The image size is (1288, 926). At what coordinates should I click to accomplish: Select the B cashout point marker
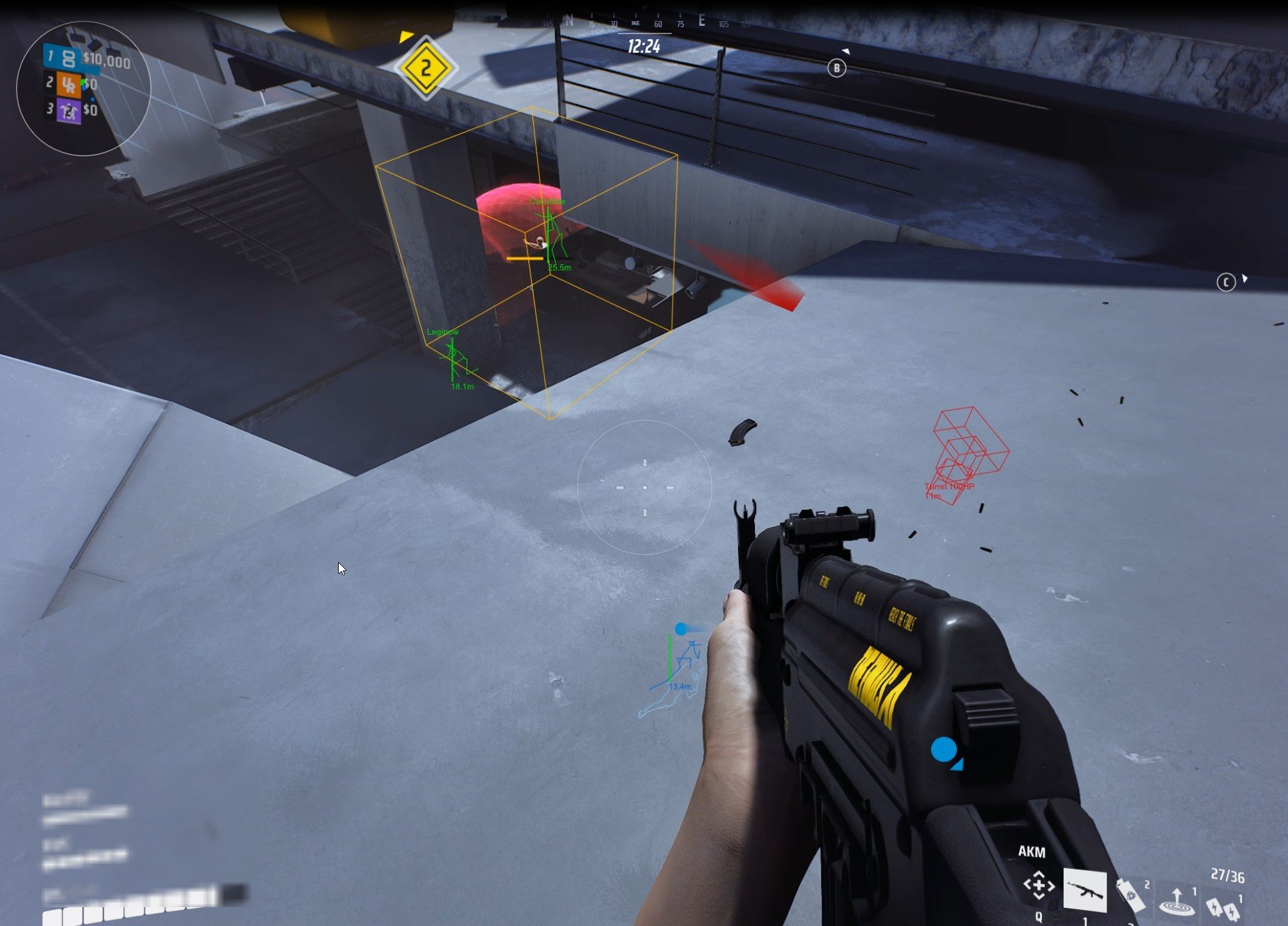tap(836, 68)
